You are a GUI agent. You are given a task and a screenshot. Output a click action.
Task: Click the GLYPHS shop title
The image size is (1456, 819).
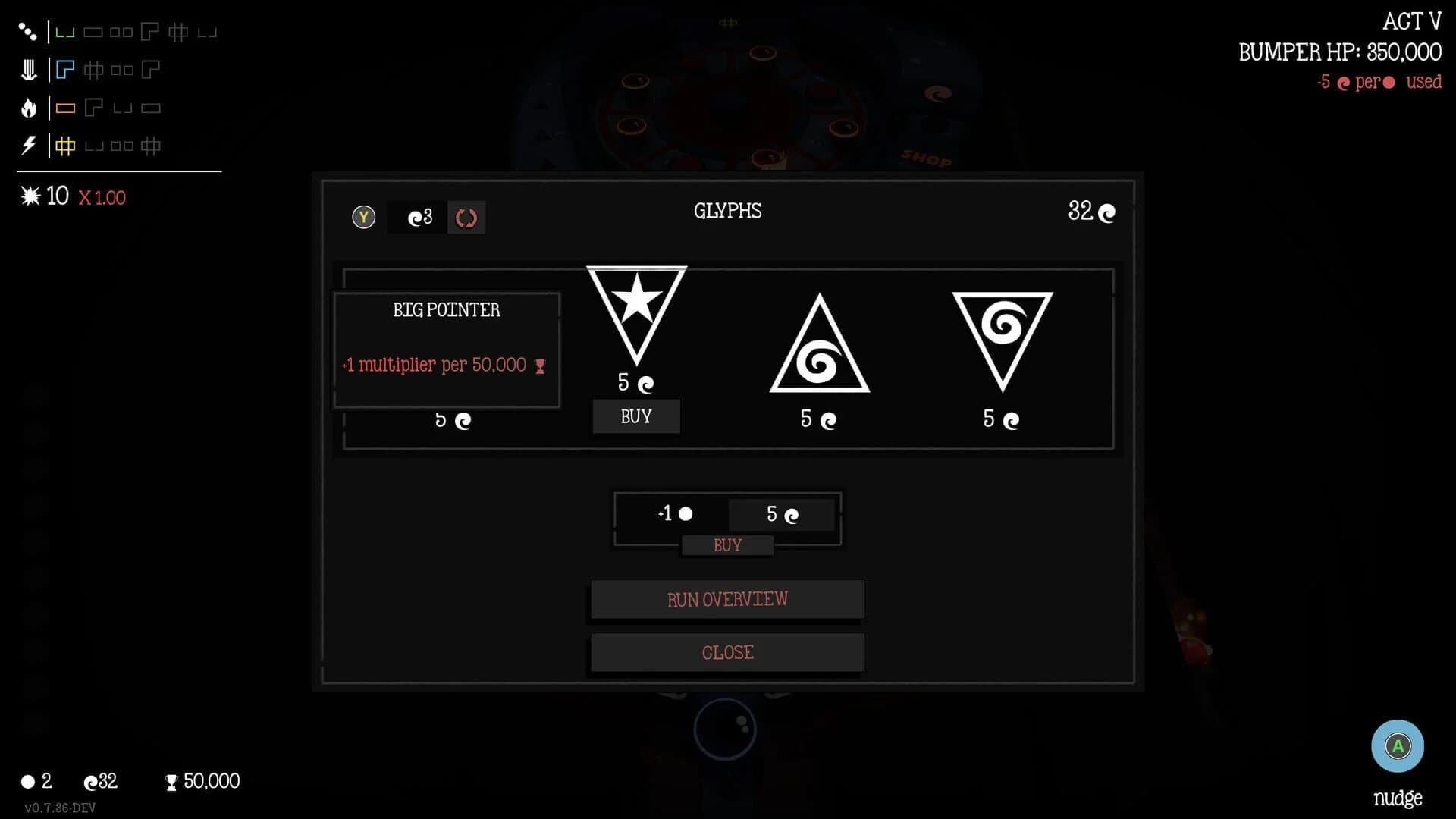728,212
